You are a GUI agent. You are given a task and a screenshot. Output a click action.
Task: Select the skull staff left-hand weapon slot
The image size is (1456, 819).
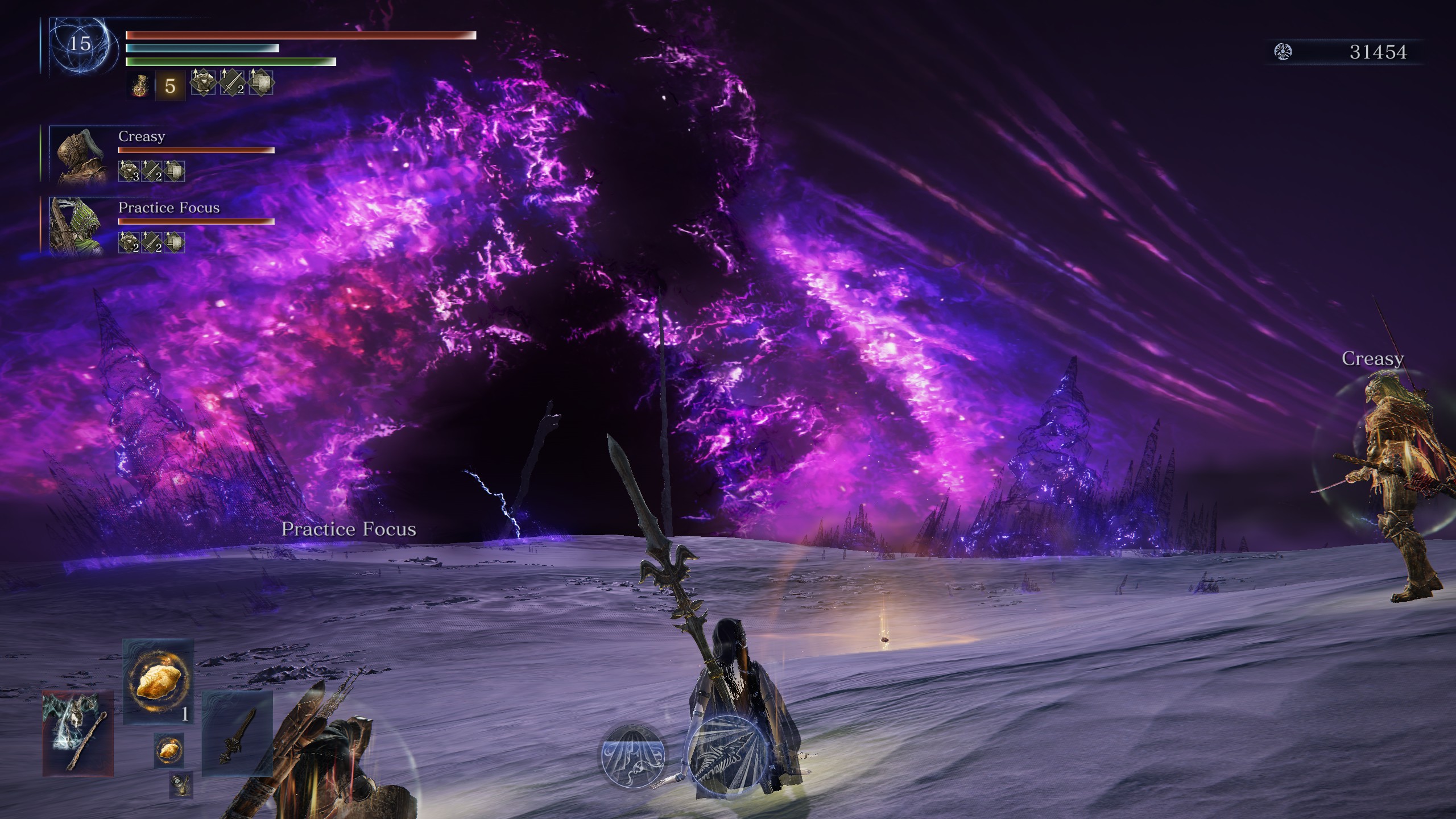[78, 734]
